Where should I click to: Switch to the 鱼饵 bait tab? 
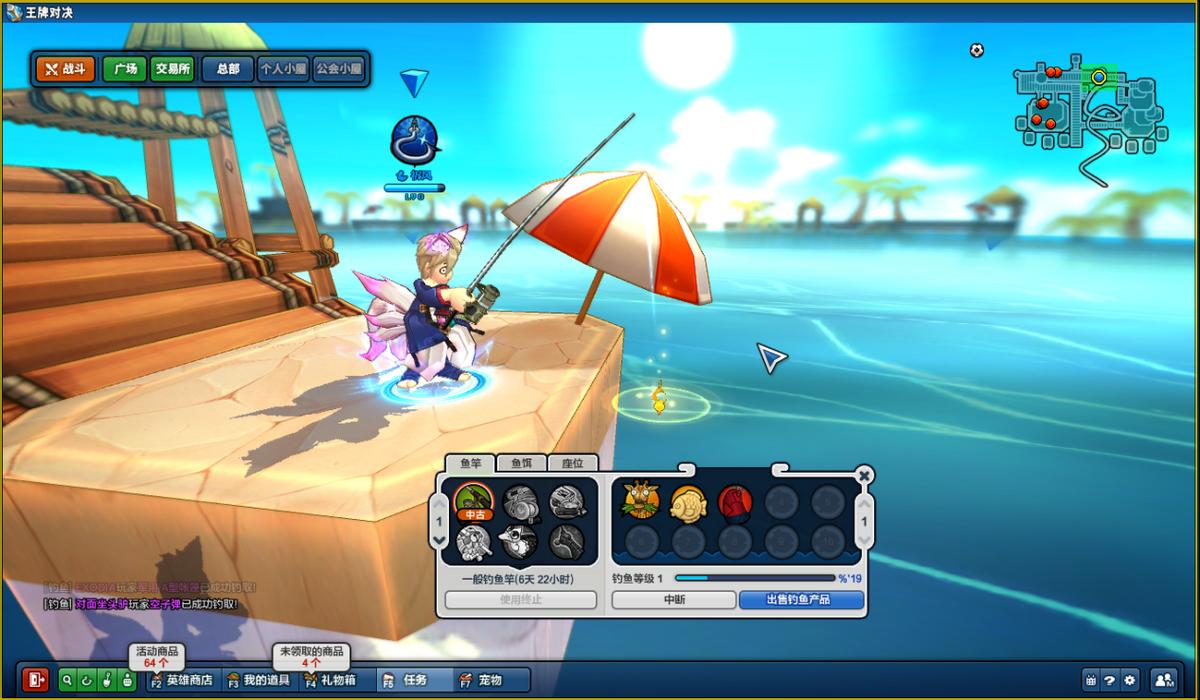pos(522,463)
